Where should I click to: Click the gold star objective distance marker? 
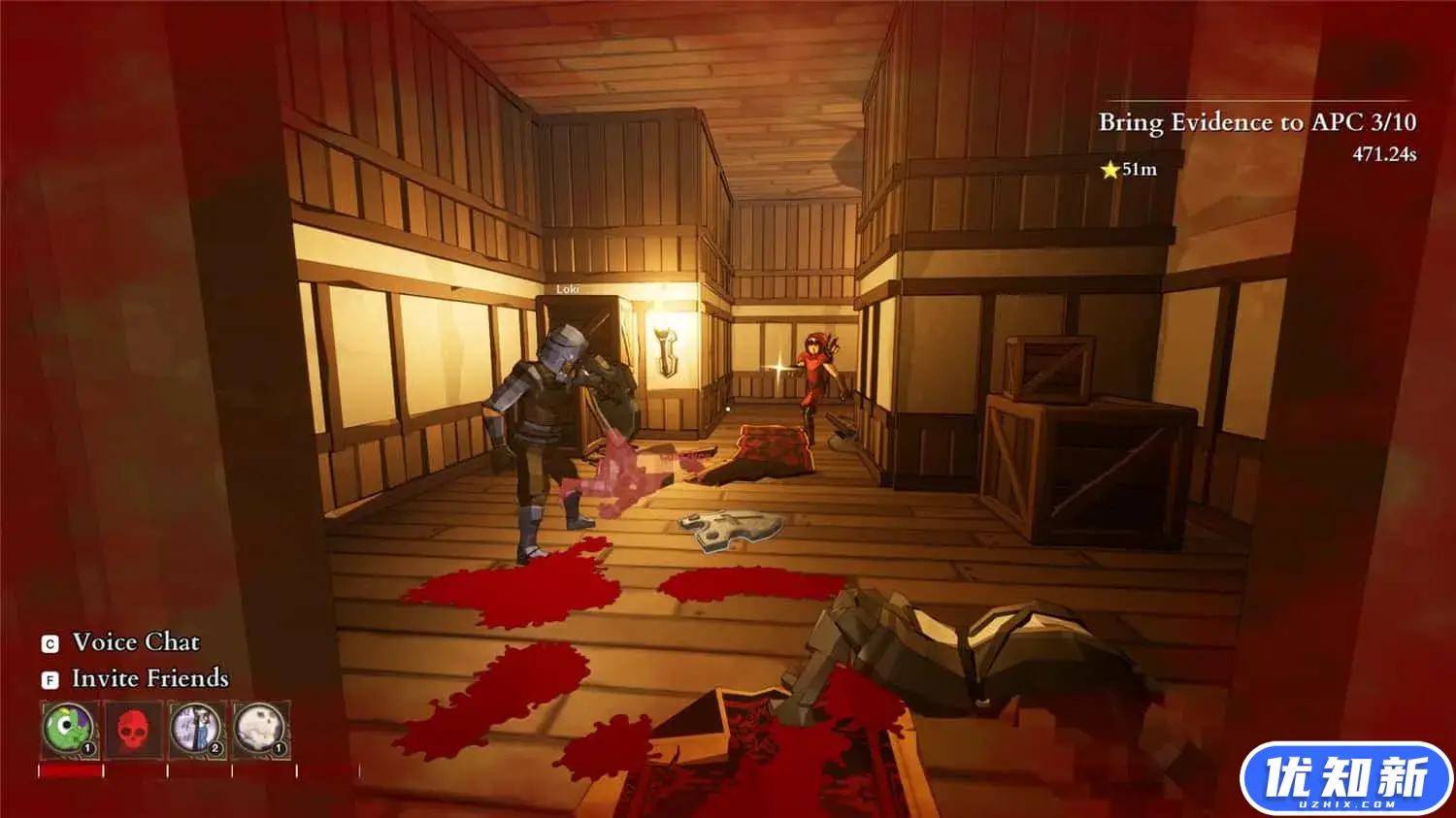coord(1110,170)
